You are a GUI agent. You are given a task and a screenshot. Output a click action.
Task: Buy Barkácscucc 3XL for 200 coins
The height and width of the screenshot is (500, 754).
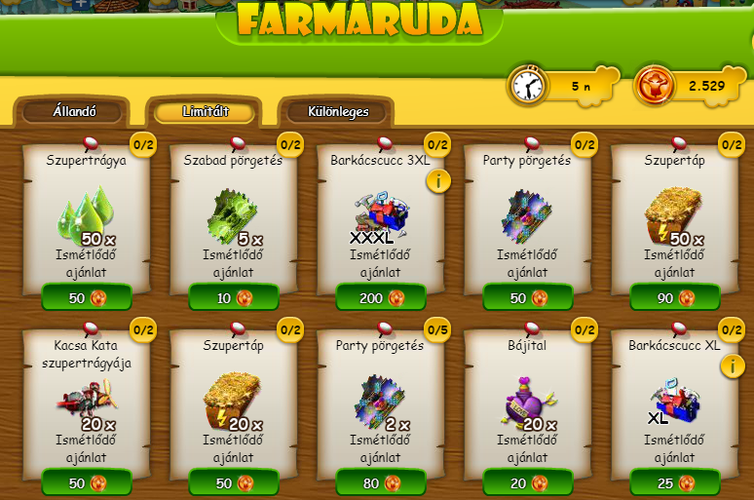click(381, 298)
